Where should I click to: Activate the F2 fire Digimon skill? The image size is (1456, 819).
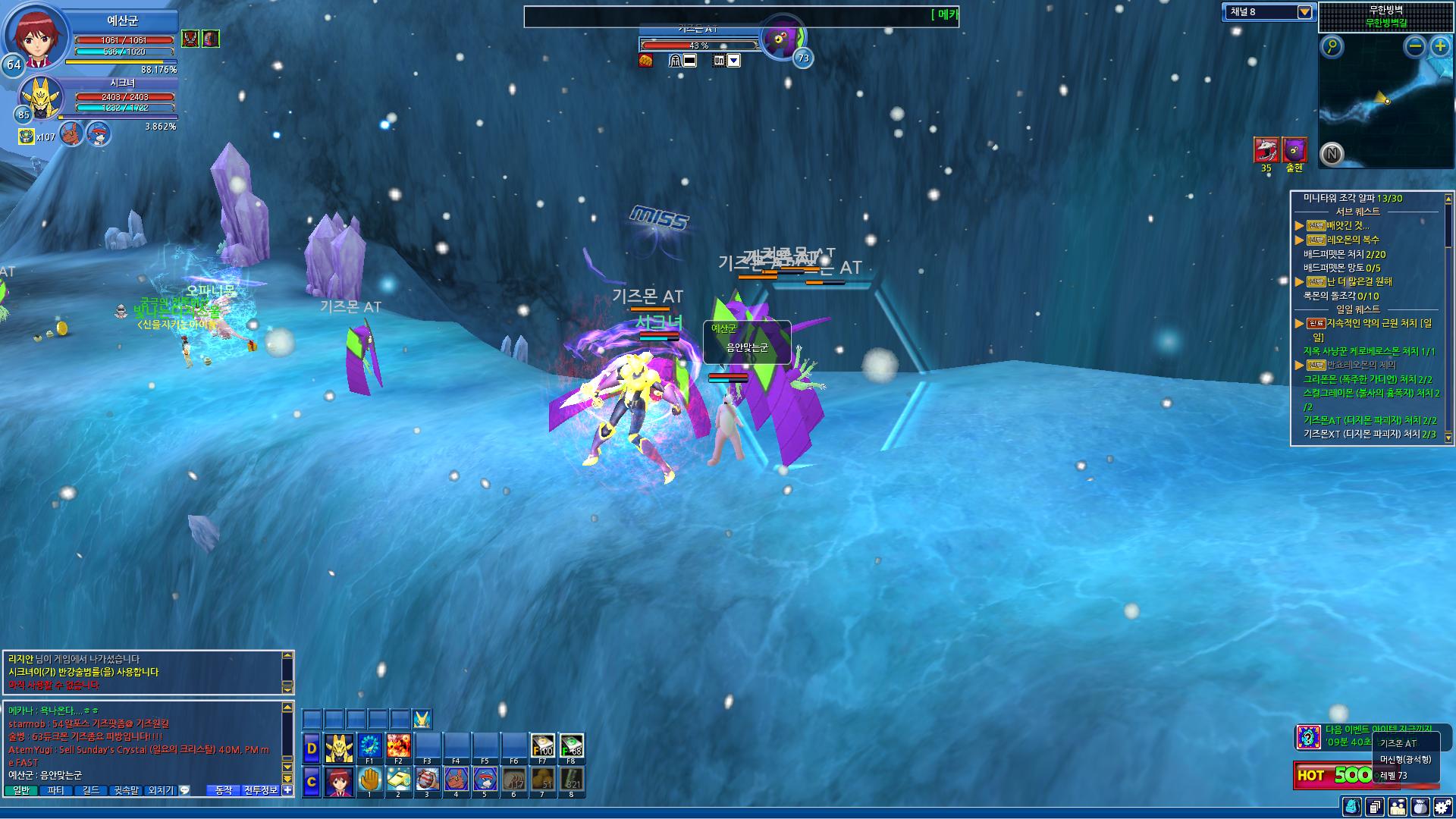tap(398, 746)
